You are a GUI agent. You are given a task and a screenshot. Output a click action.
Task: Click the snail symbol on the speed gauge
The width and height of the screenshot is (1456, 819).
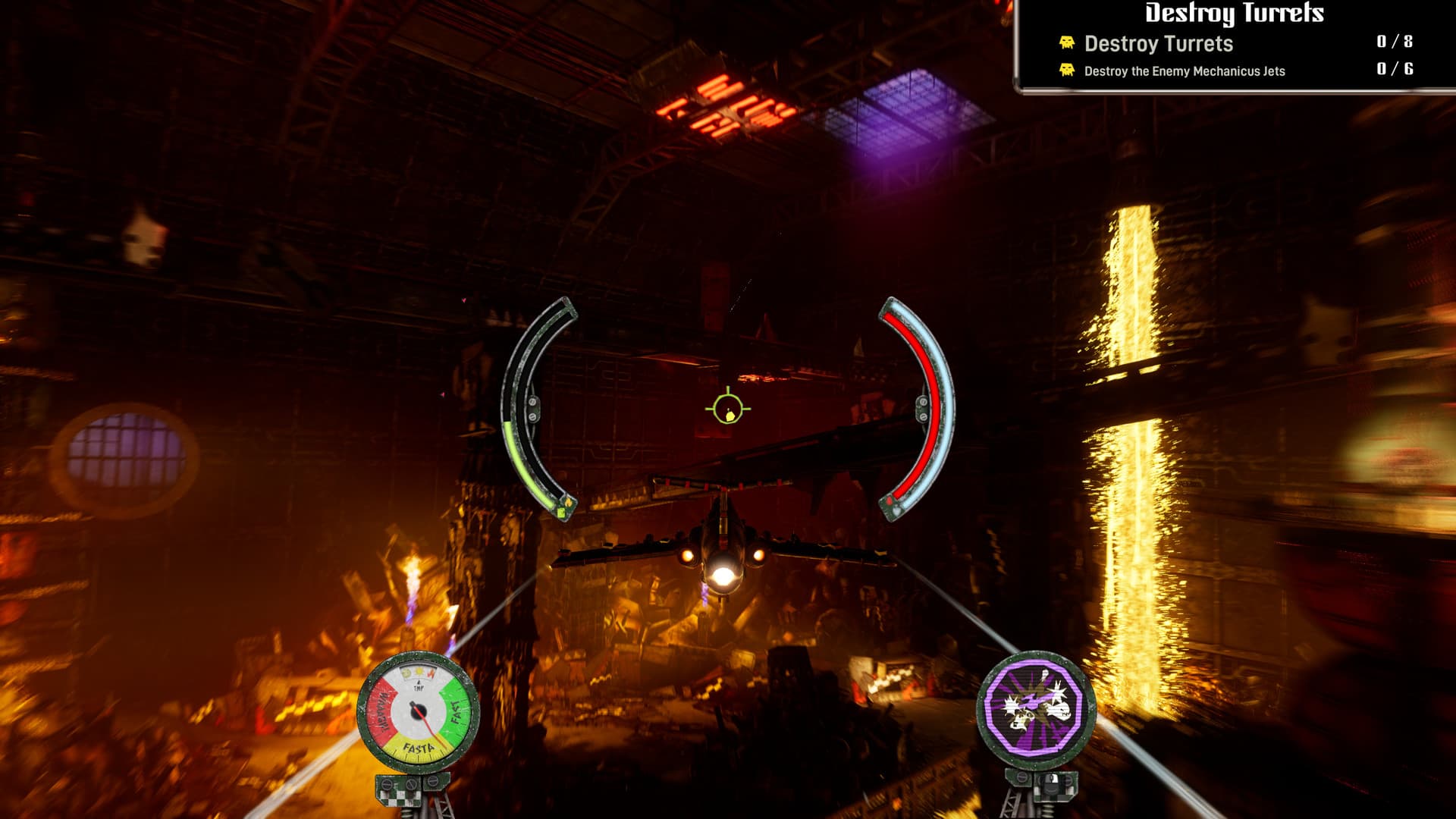406,672
